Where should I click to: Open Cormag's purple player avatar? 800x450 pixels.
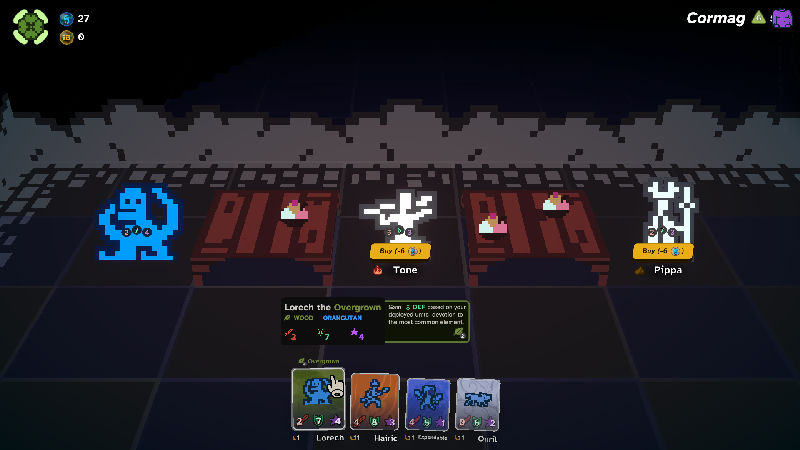tap(781, 18)
